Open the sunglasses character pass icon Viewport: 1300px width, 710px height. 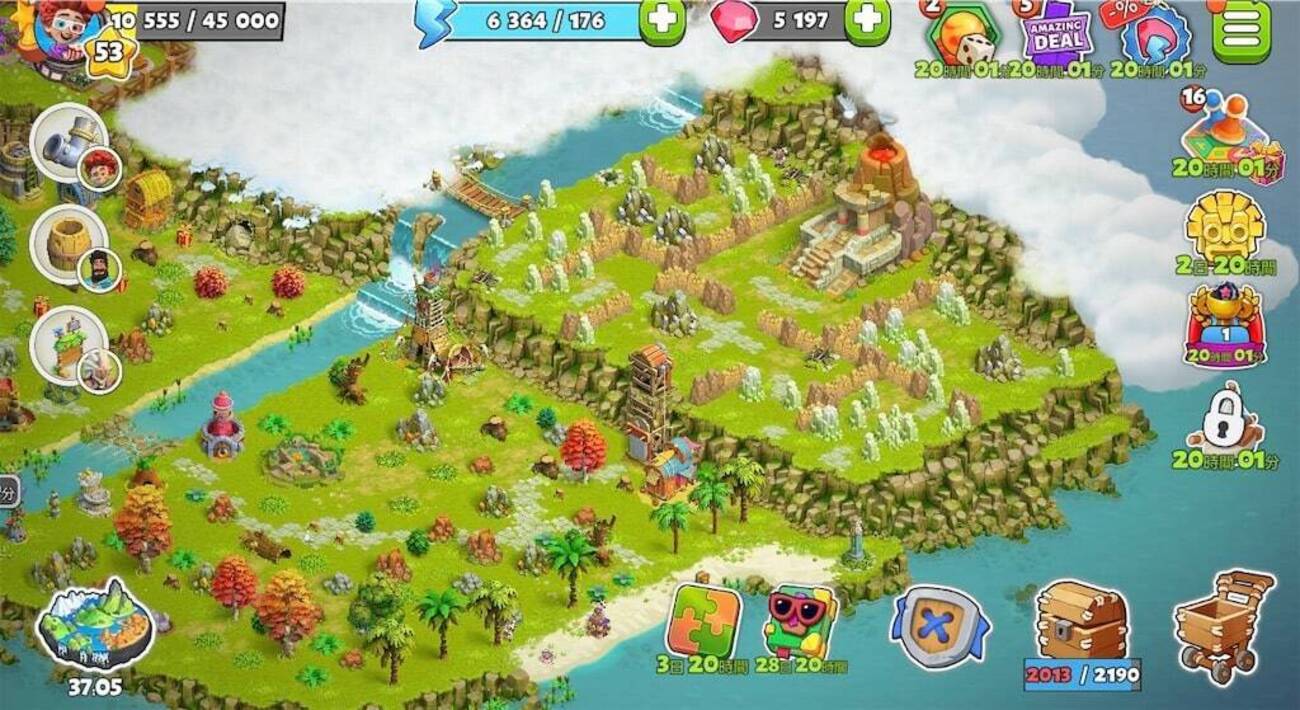pyautogui.click(x=800, y=621)
